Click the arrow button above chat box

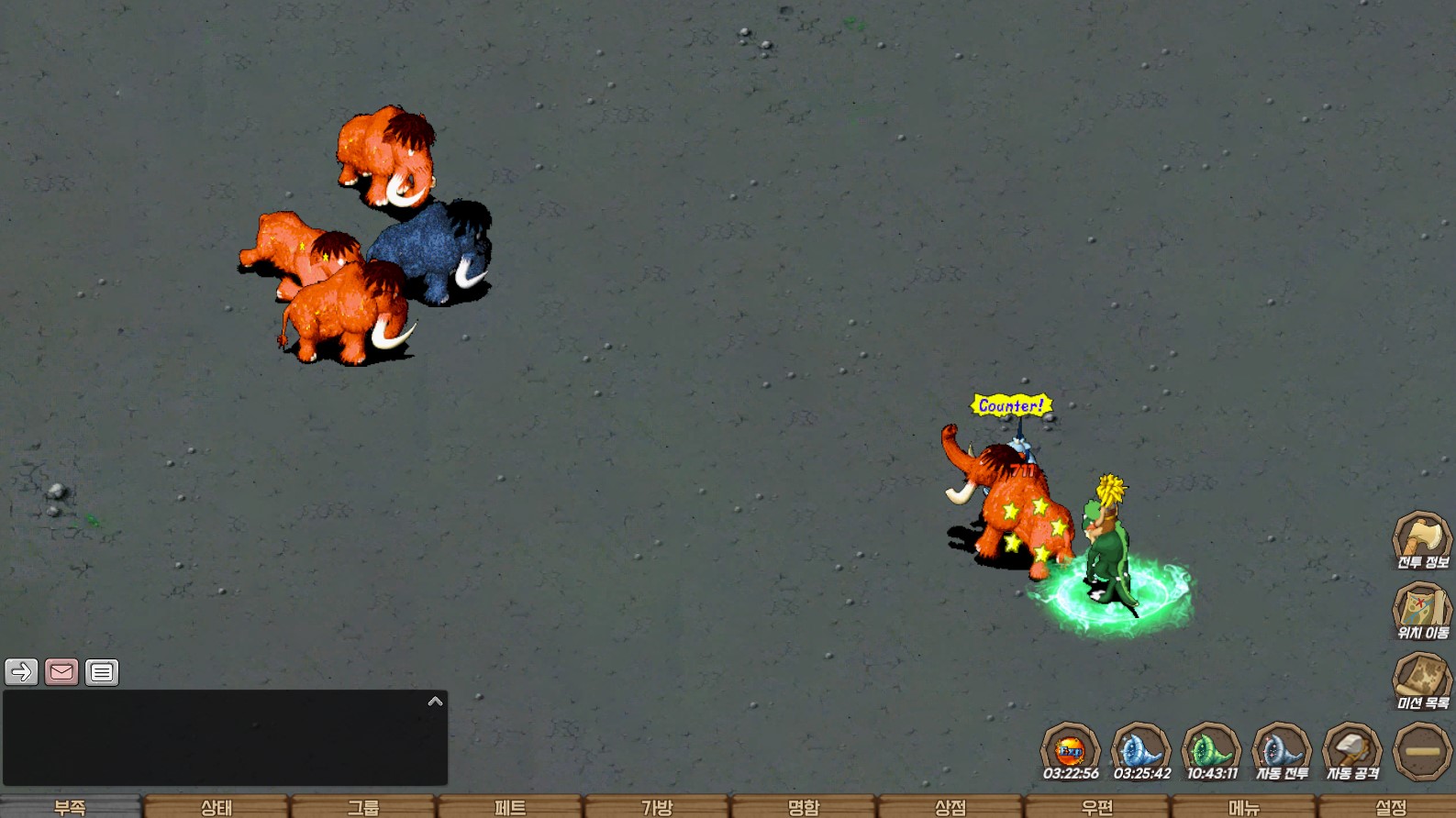(21, 672)
